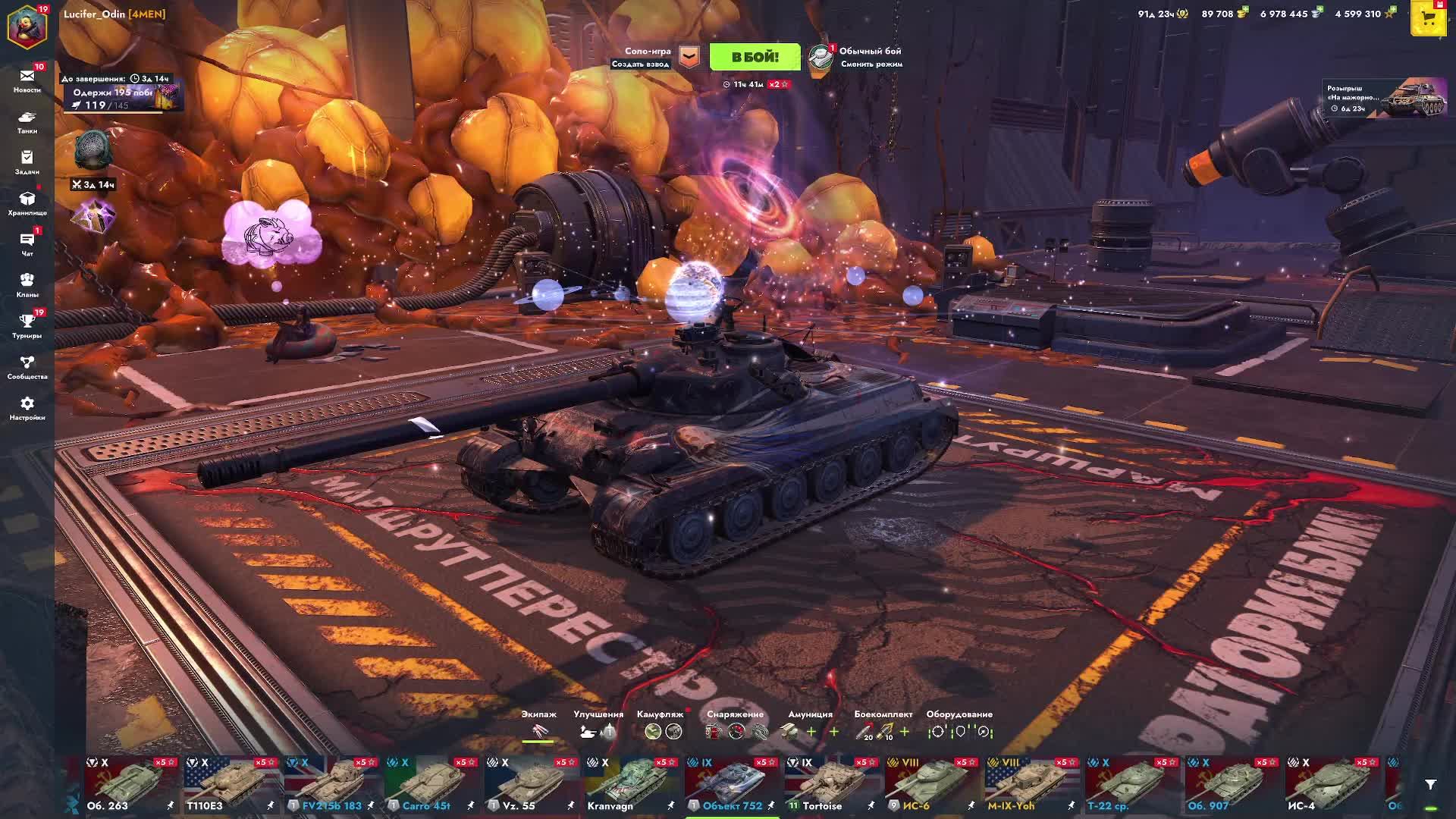Open the Турниры tournaments menu
This screenshot has width=1456, height=819.
[x=27, y=326]
